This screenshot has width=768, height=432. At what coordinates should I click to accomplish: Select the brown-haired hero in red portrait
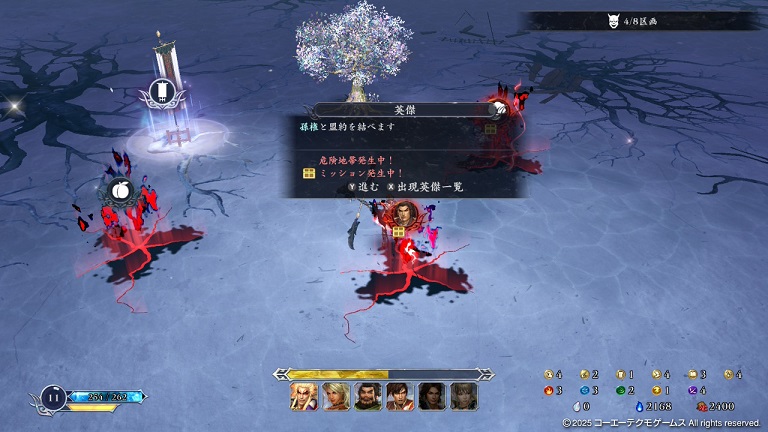(x=400, y=397)
